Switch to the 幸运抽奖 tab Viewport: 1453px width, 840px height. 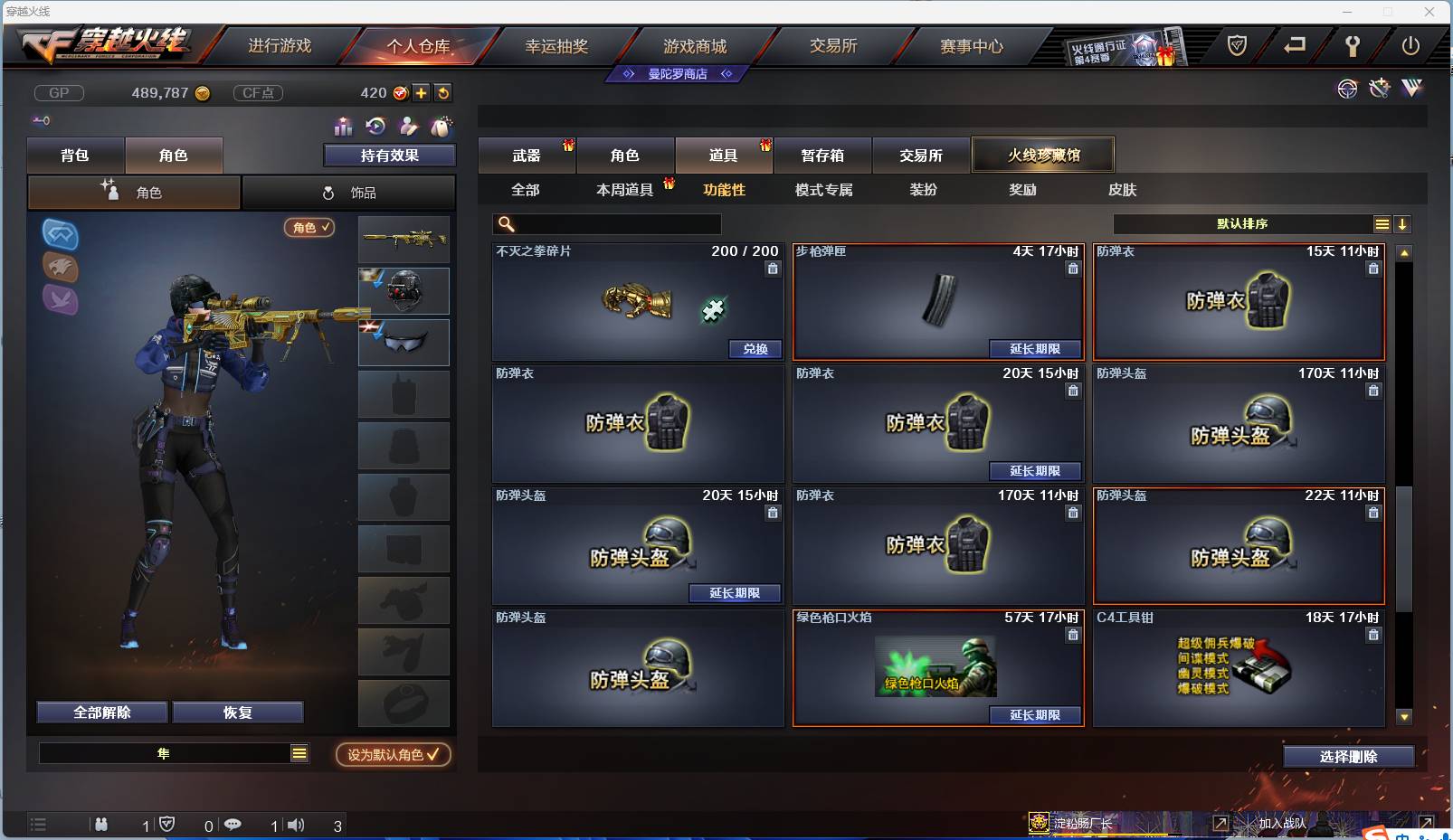click(556, 45)
